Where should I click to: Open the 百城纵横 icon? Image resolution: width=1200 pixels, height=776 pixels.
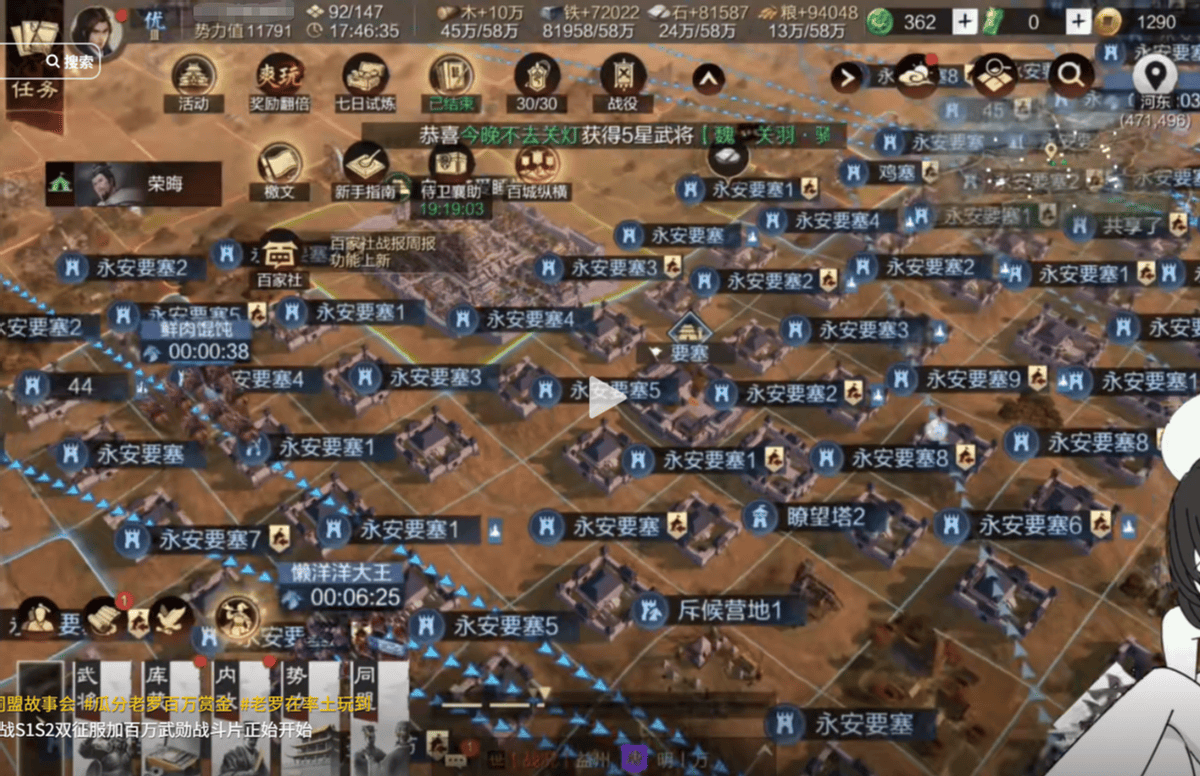pyautogui.click(x=537, y=167)
